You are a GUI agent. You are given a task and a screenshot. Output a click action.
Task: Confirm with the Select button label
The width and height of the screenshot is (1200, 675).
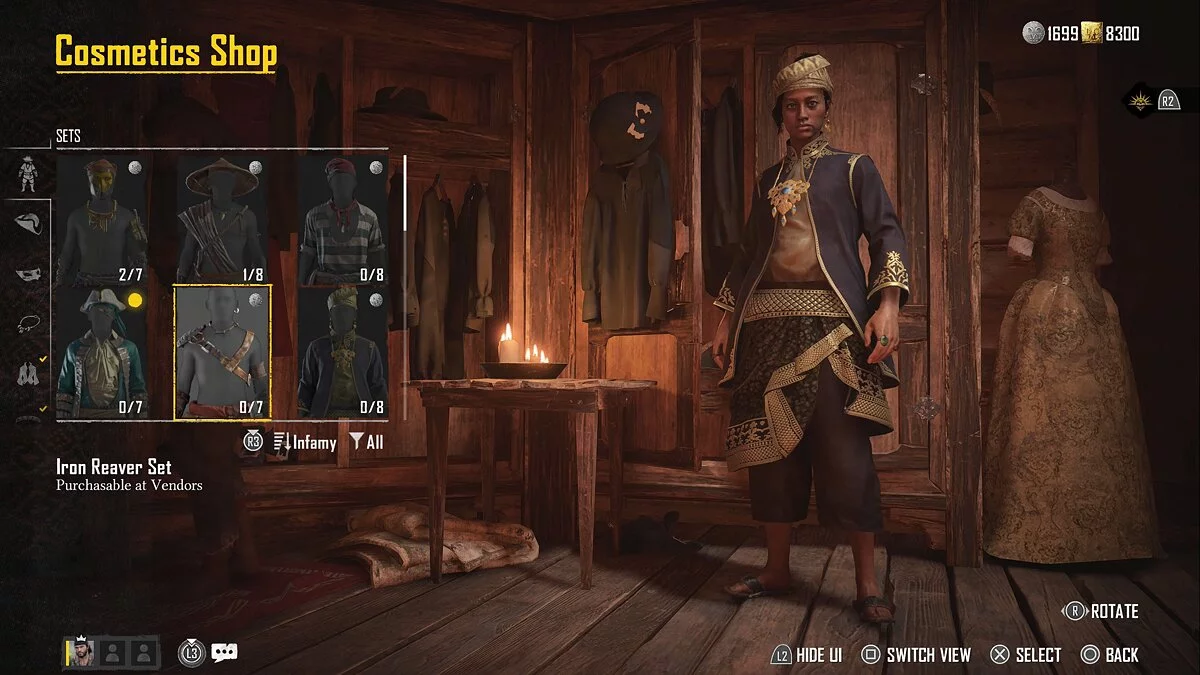pos(1026,655)
